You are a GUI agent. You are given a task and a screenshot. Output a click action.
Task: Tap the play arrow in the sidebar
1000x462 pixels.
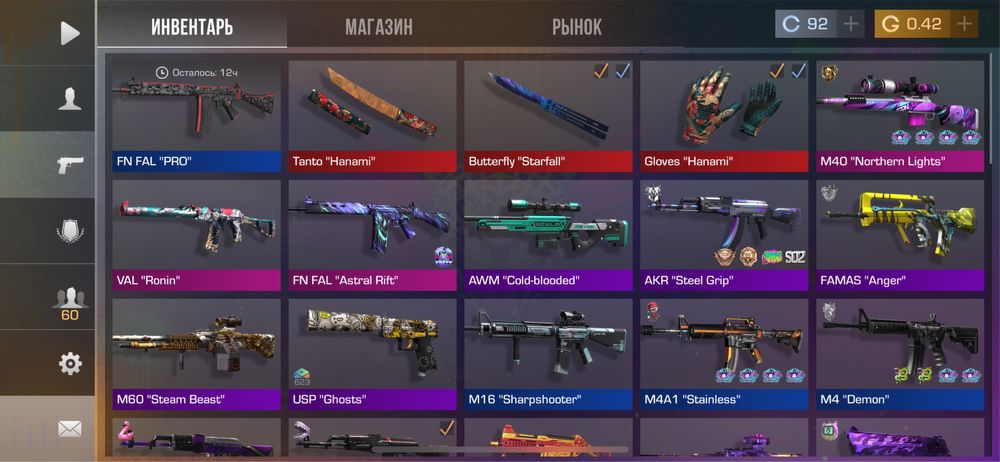[69, 33]
